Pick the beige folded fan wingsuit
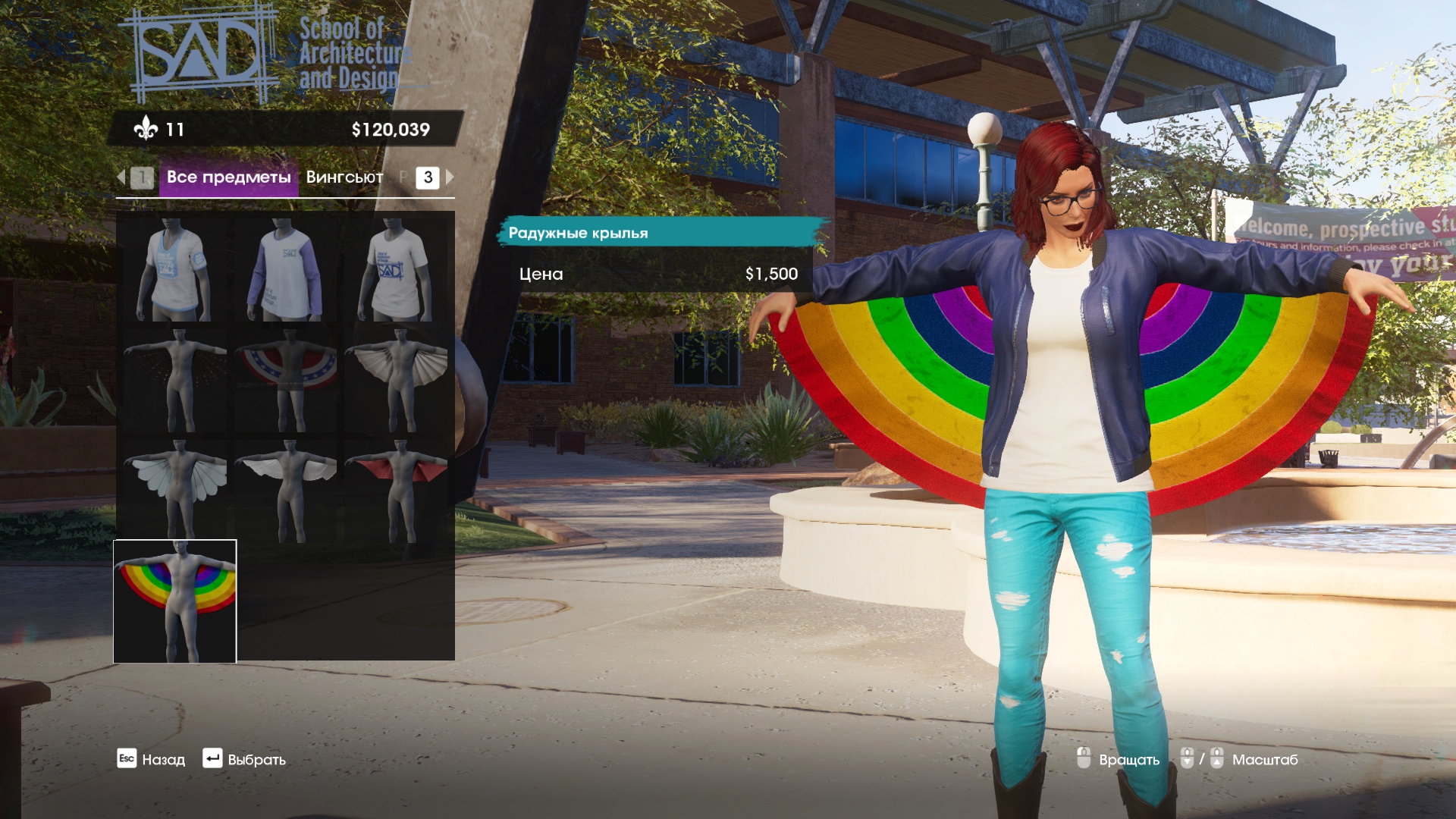The width and height of the screenshot is (1456, 819). pos(397,380)
